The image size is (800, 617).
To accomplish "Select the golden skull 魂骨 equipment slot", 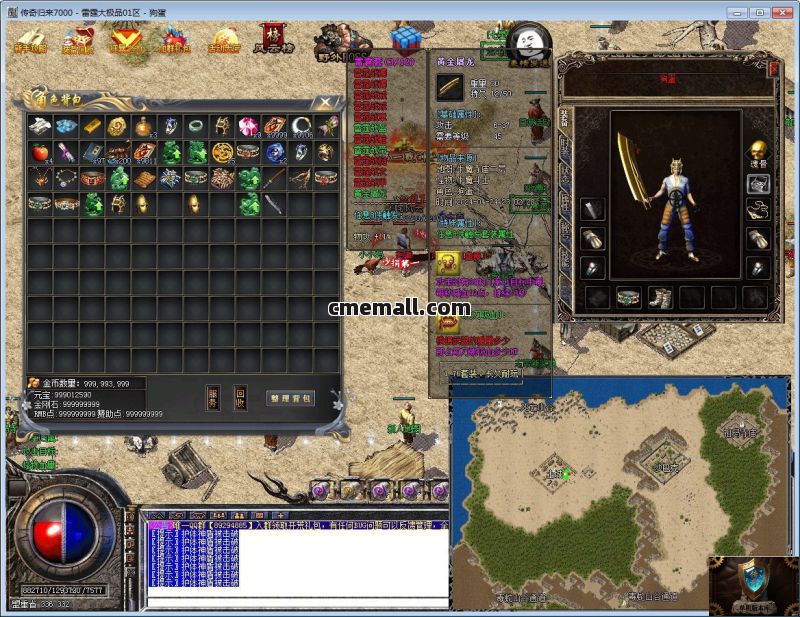I will (x=758, y=150).
